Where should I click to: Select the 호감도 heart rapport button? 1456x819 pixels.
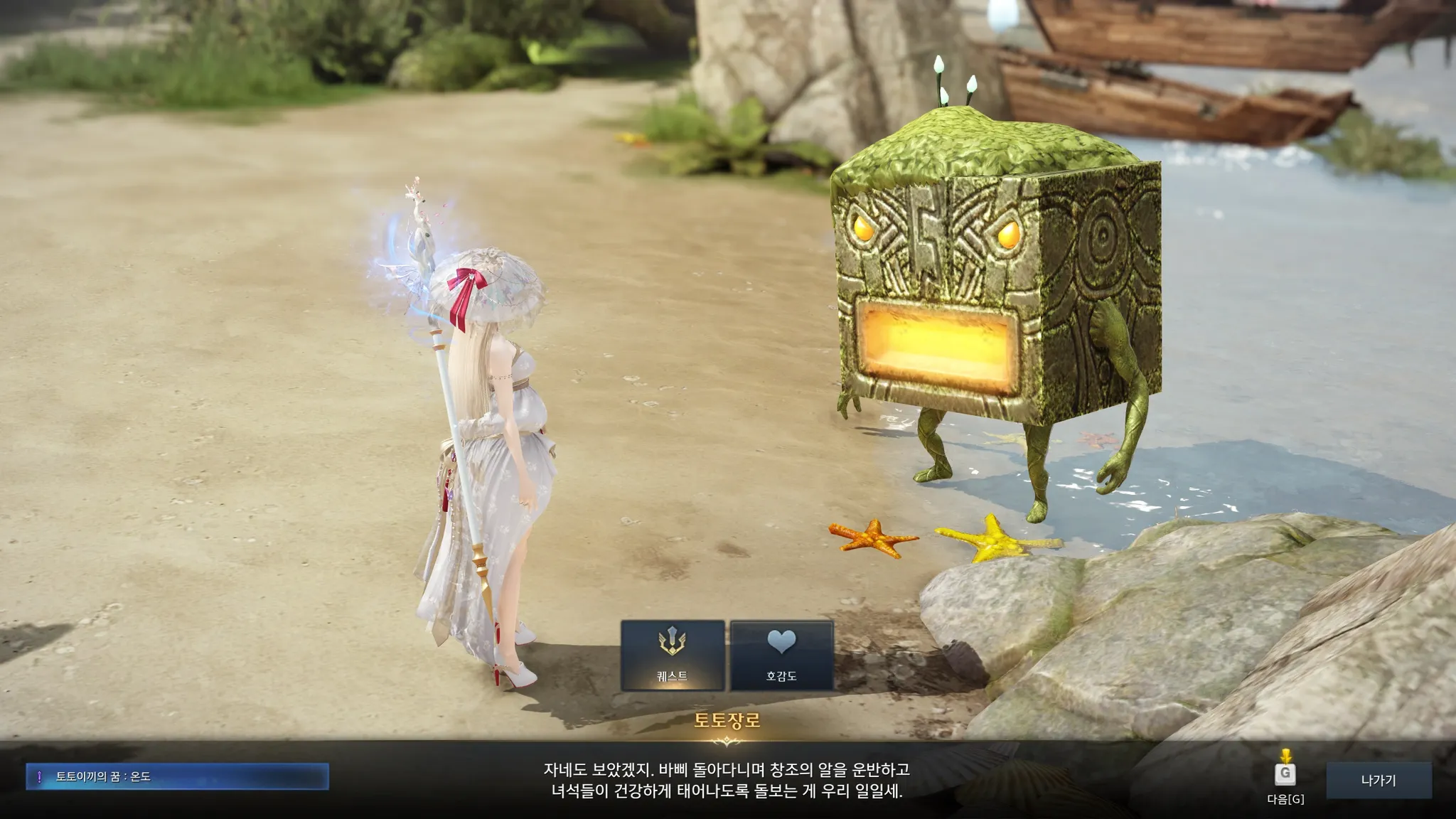tap(781, 655)
